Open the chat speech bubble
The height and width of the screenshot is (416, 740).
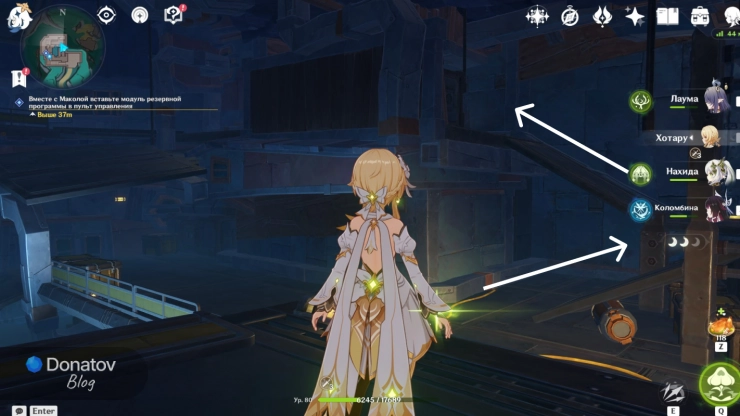pos(19,410)
